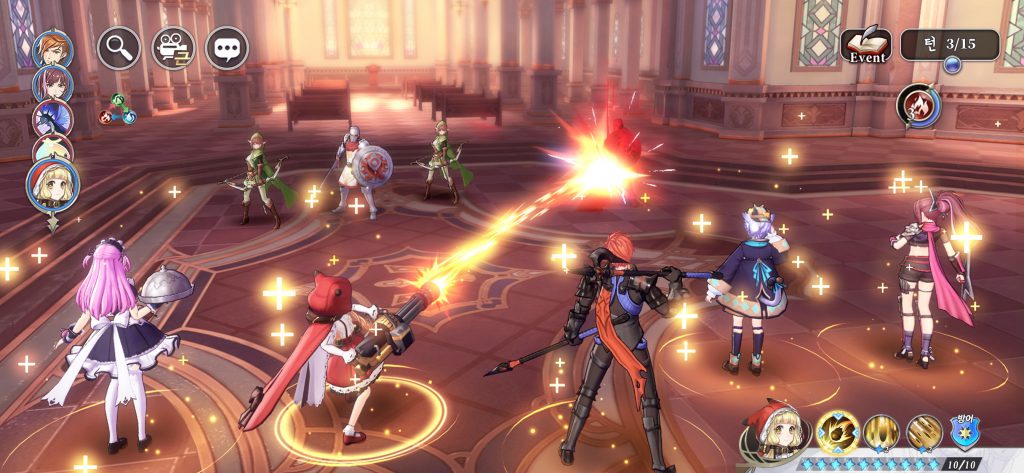
Task: Open the chat speech bubble
Action: (226, 47)
